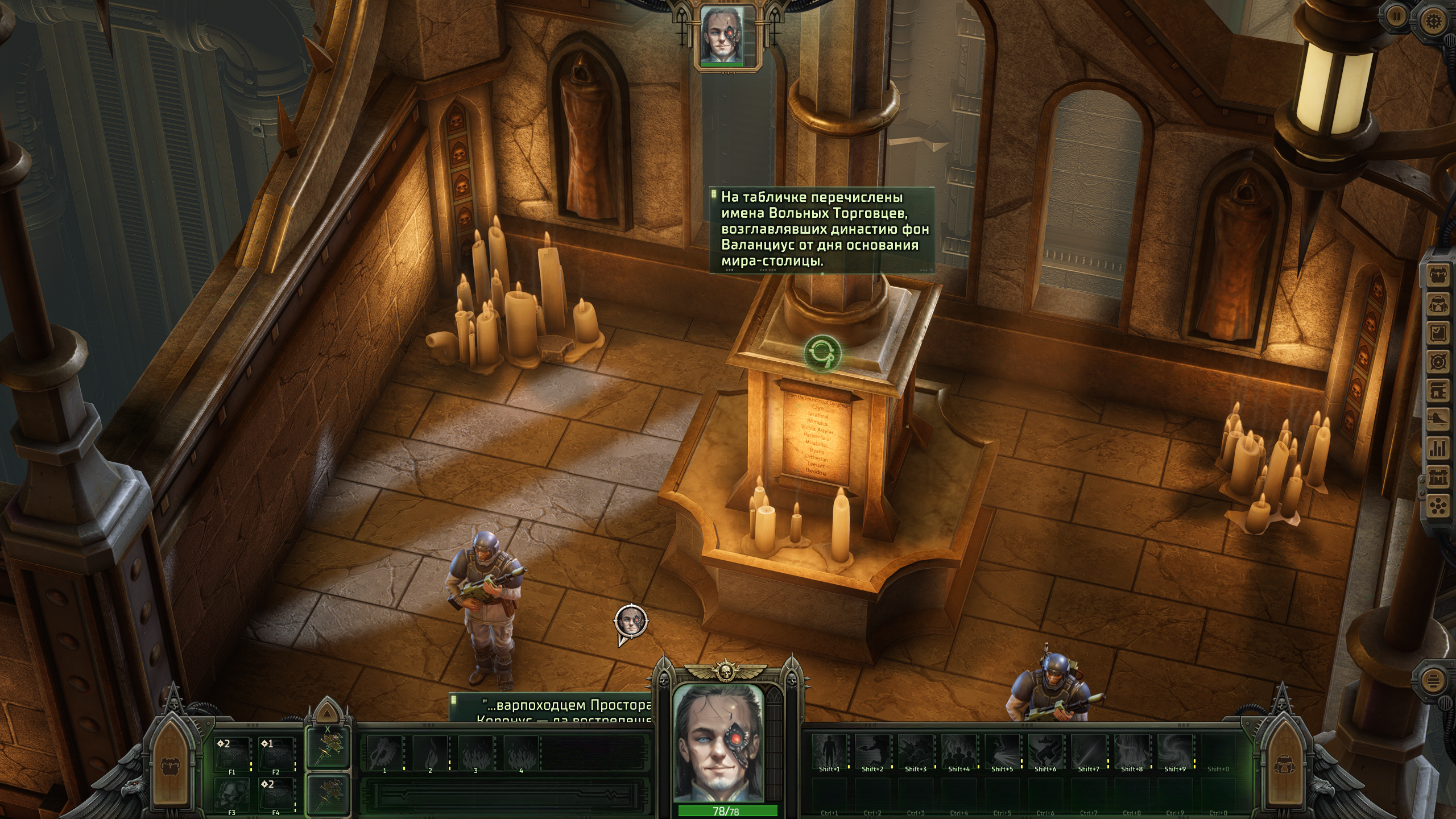The height and width of the screenshot is (819, 1456).
Task: Use the F1 medikit quick slot
Action: tap(232, 754)
